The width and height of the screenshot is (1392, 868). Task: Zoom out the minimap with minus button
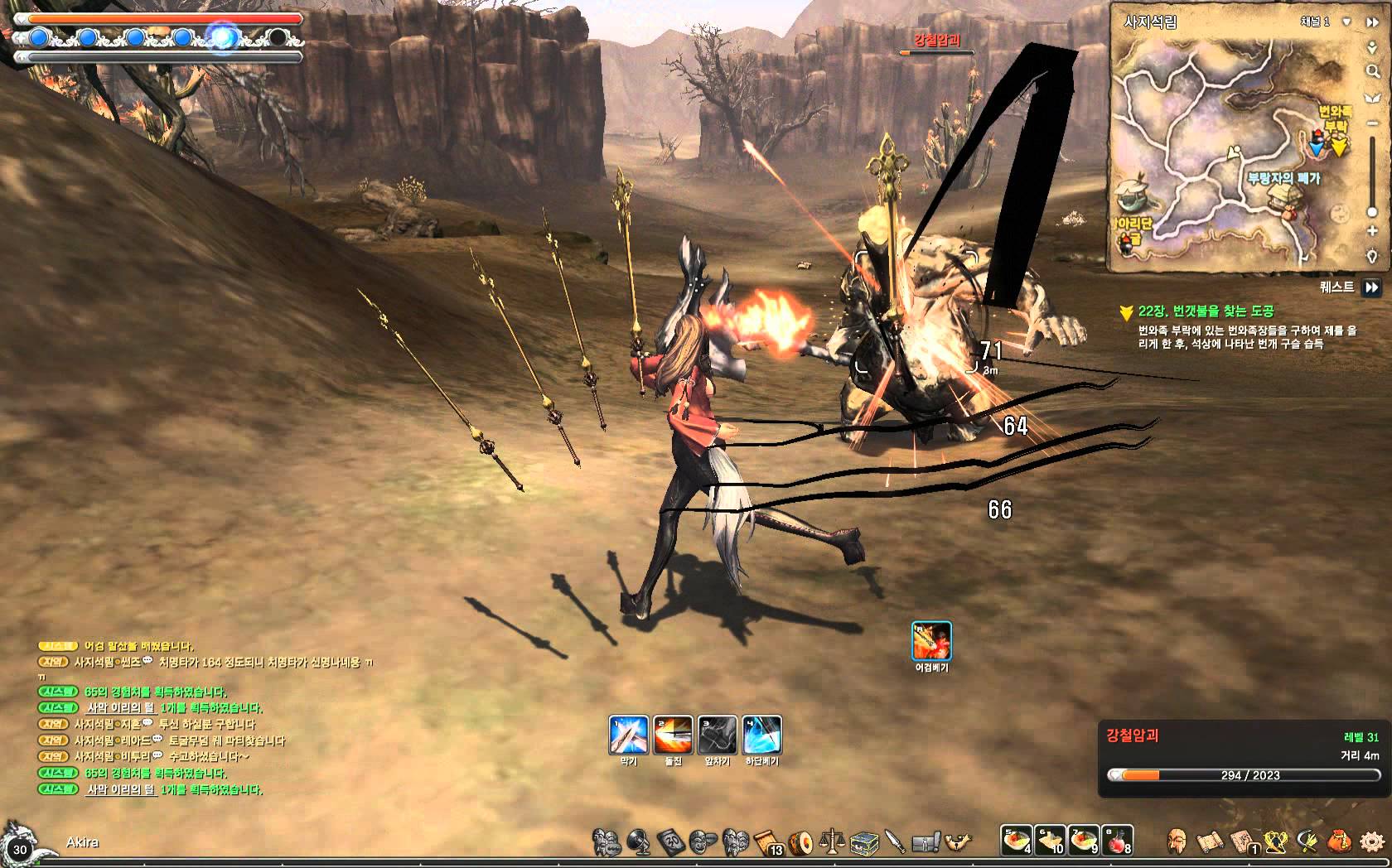coord(1372,123)
